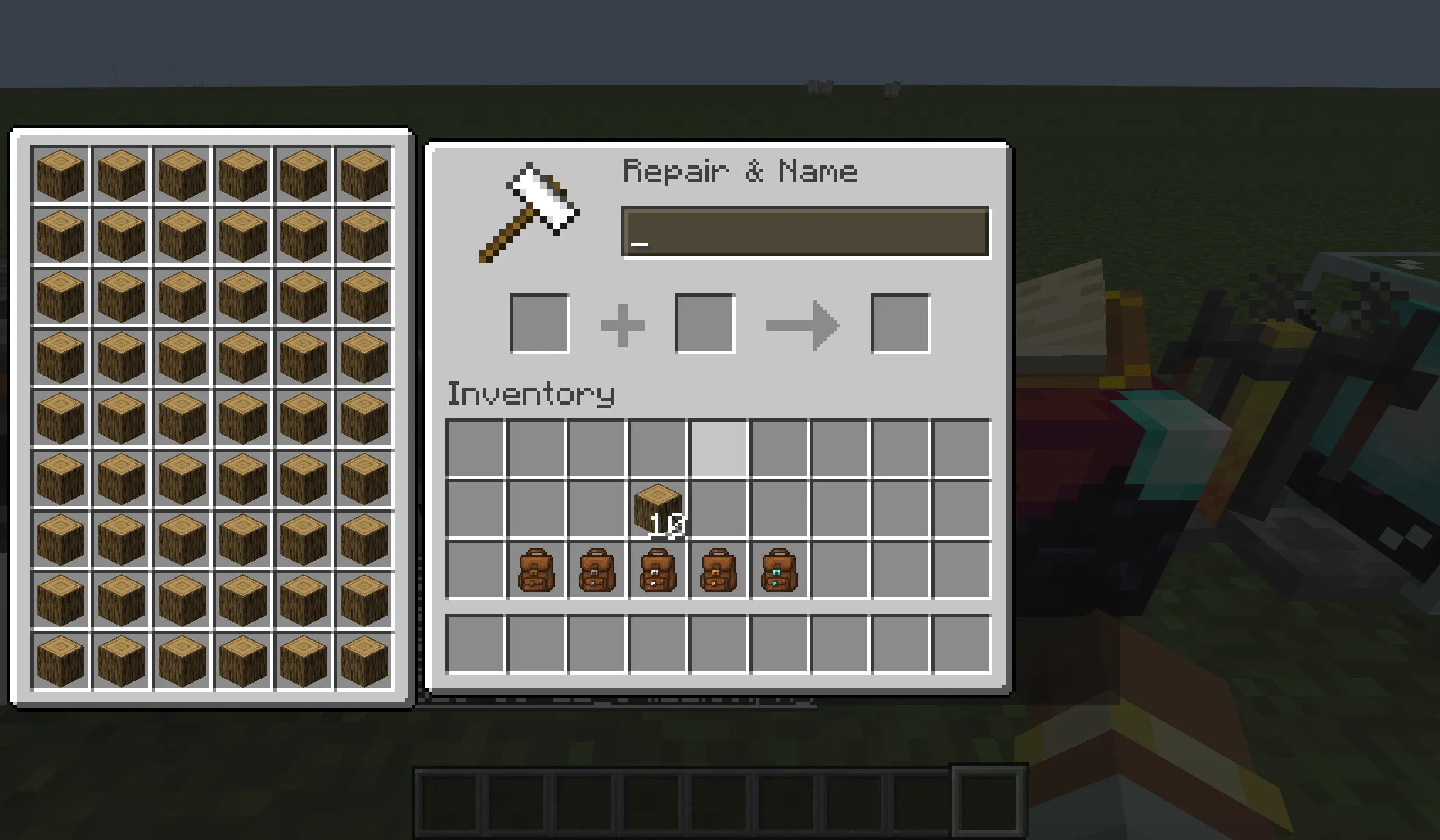Select an oak log from the top-left creative slot
Image resolution: width=1440 pixels, height=840 pixels.
coord(60,174)
